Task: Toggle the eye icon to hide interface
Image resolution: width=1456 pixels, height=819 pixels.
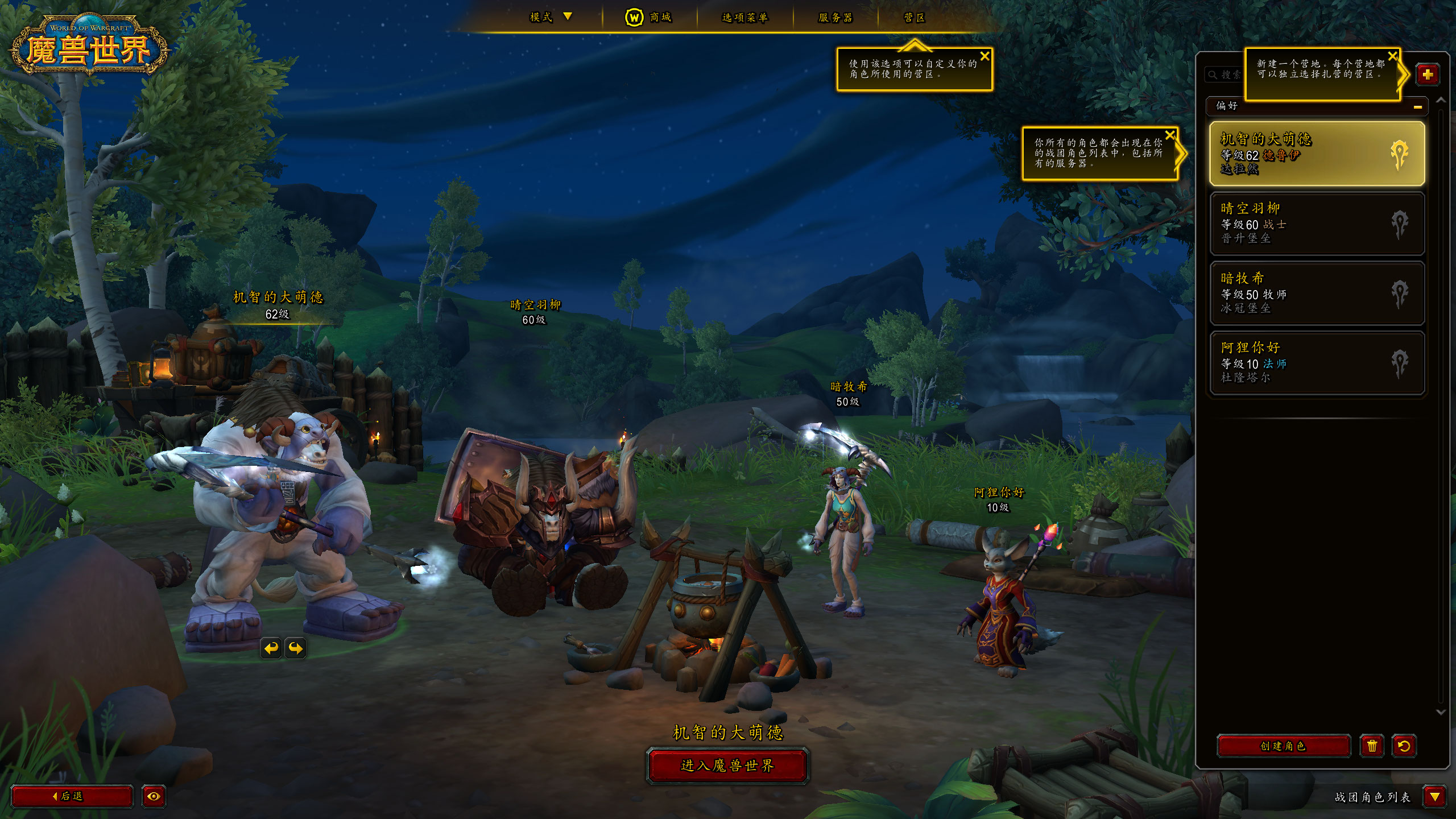Action: coord(154,796)
